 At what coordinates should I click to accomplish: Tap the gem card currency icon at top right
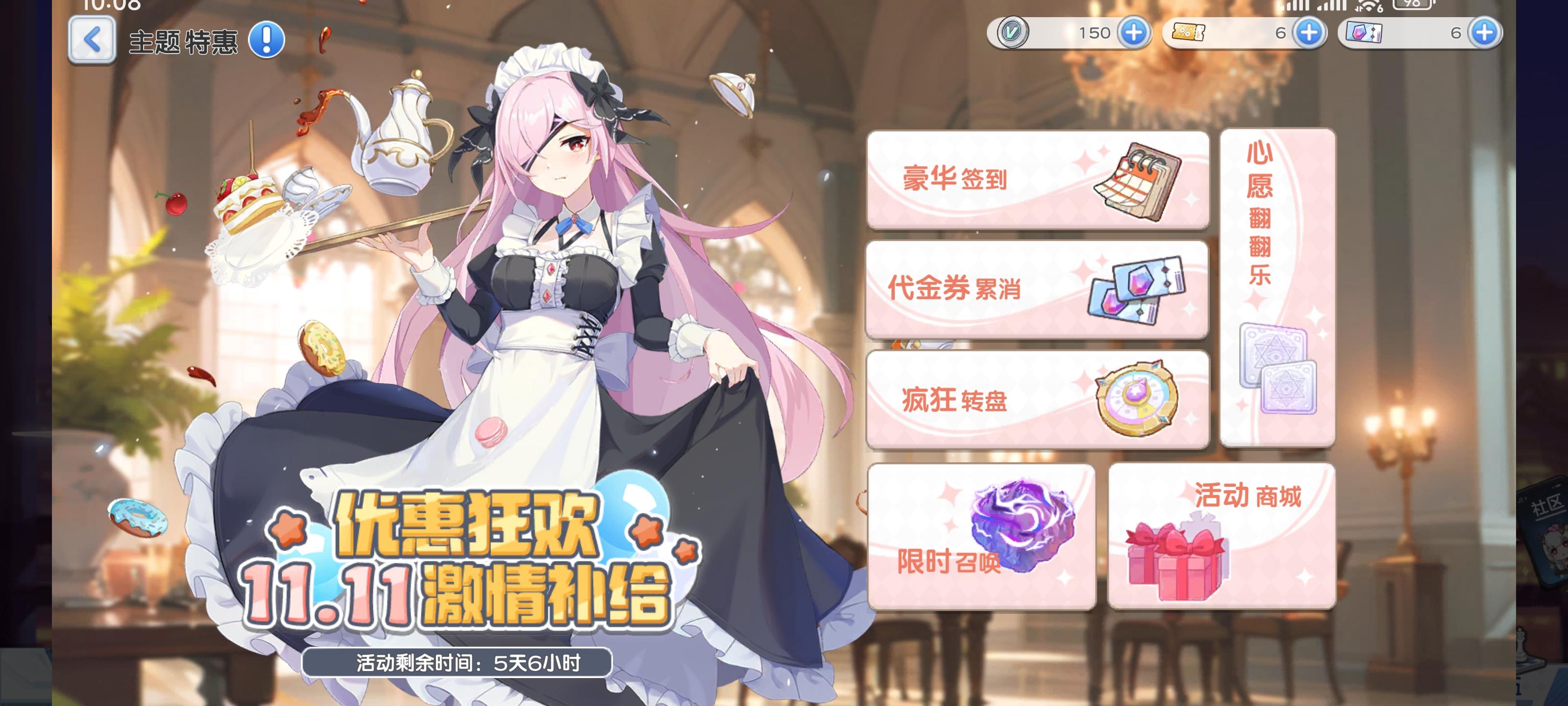pos(1364,33)
